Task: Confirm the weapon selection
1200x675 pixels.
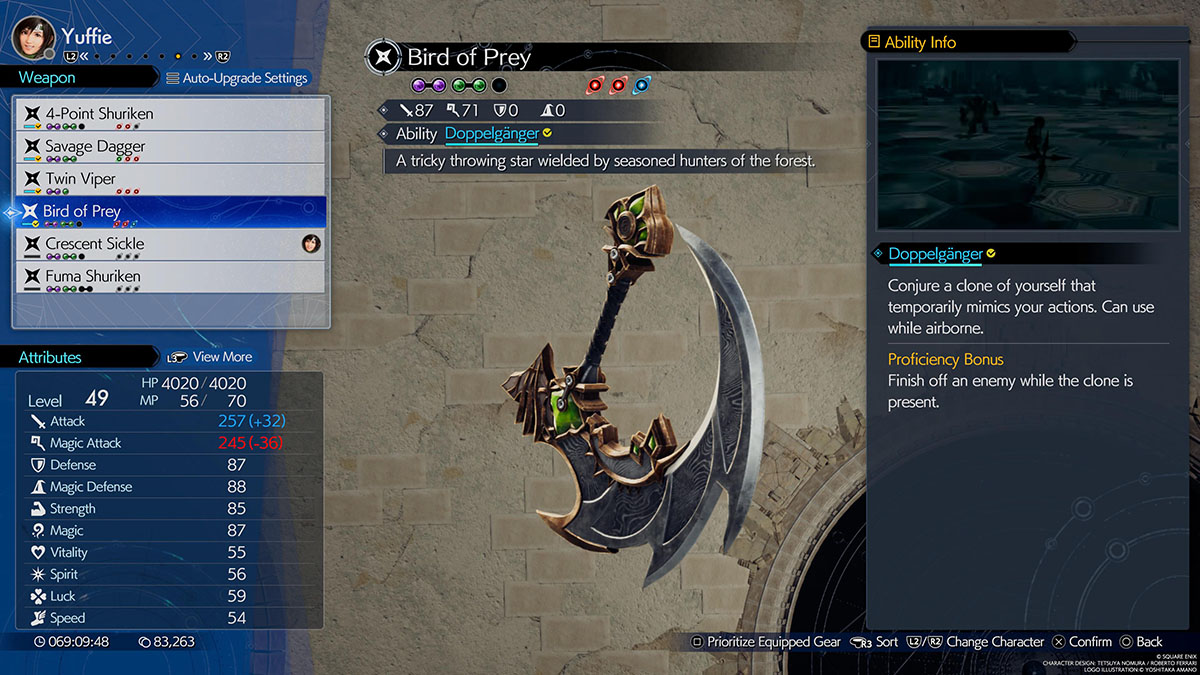Action: pos(1080,642)
